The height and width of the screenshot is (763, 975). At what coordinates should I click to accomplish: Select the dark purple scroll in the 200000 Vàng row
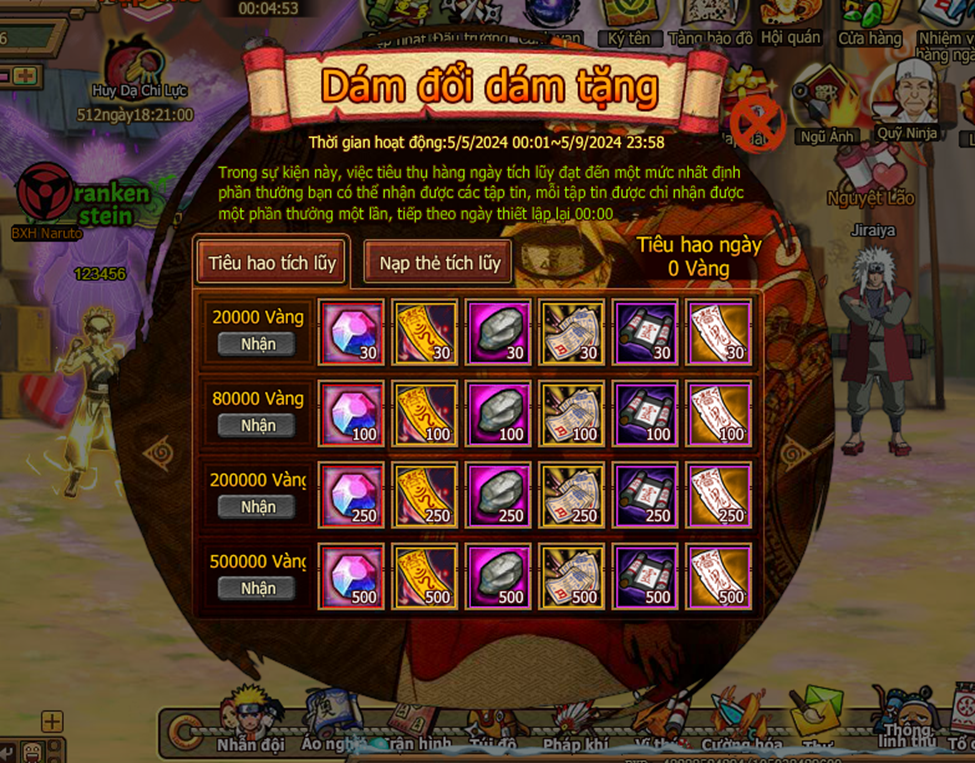click(645, 495)
